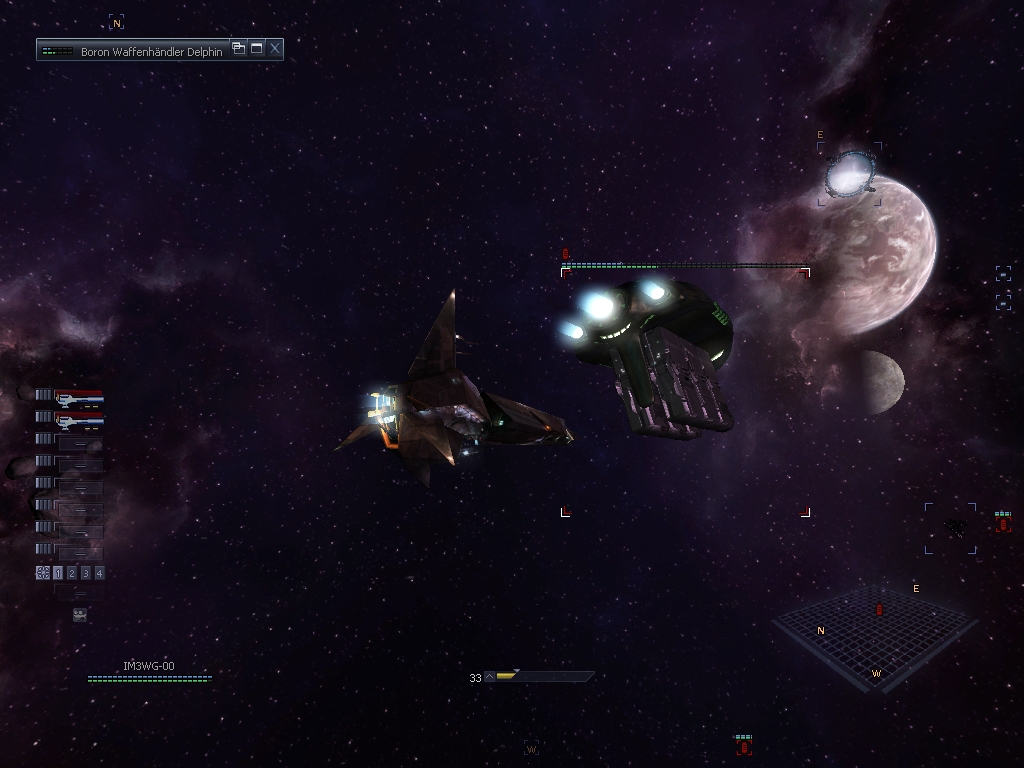The height and width of the screenshot is (768, 1024).
Task: Switch to weapon group 4
Action: tap(99, 573)
